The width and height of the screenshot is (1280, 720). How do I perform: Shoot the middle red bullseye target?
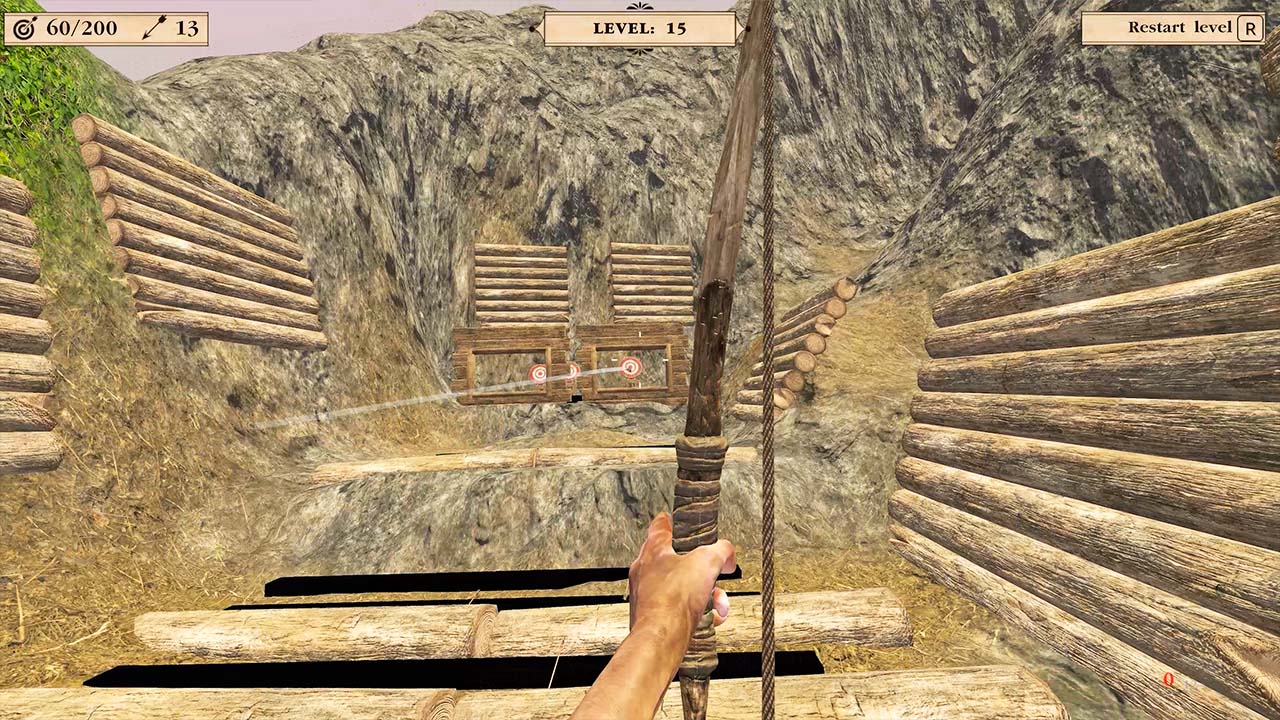(x=570, y=371)
